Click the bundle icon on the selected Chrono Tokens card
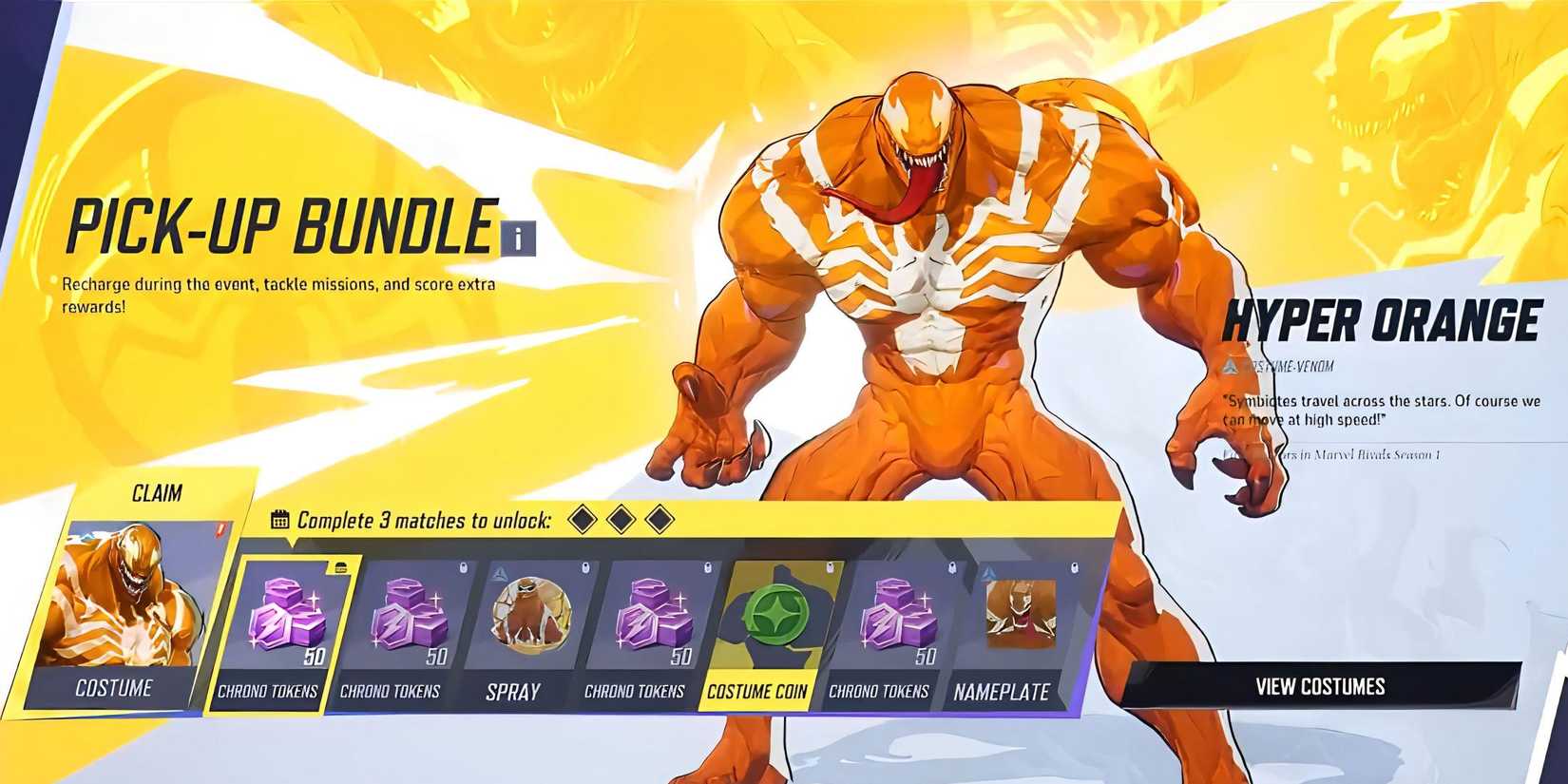Image resolution: width=1568 pixels, height=784 pixels. pos(341,565)
